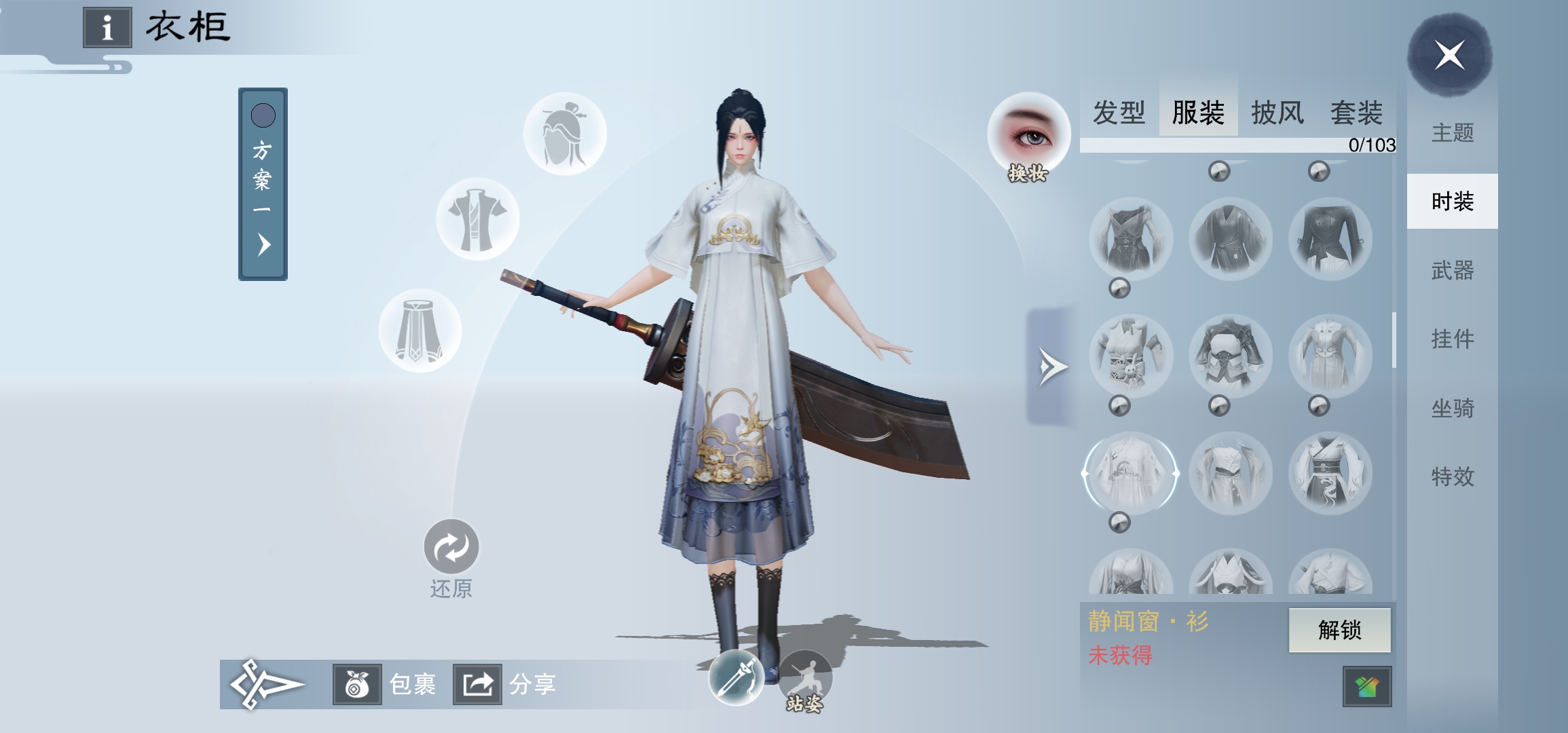Viewport: 1568px width, 733px height.
Task: Open the info button beside 衣柜
Action: [x=107, y=28]
